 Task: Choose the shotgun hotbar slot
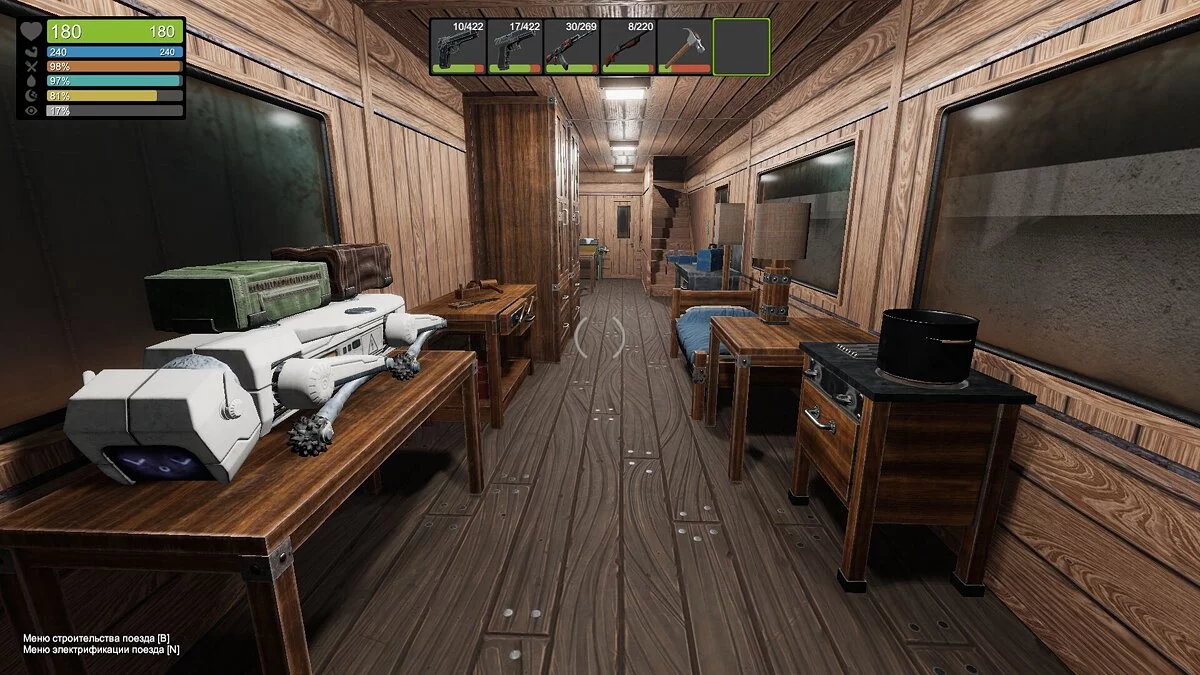click(x=628, y=46)
